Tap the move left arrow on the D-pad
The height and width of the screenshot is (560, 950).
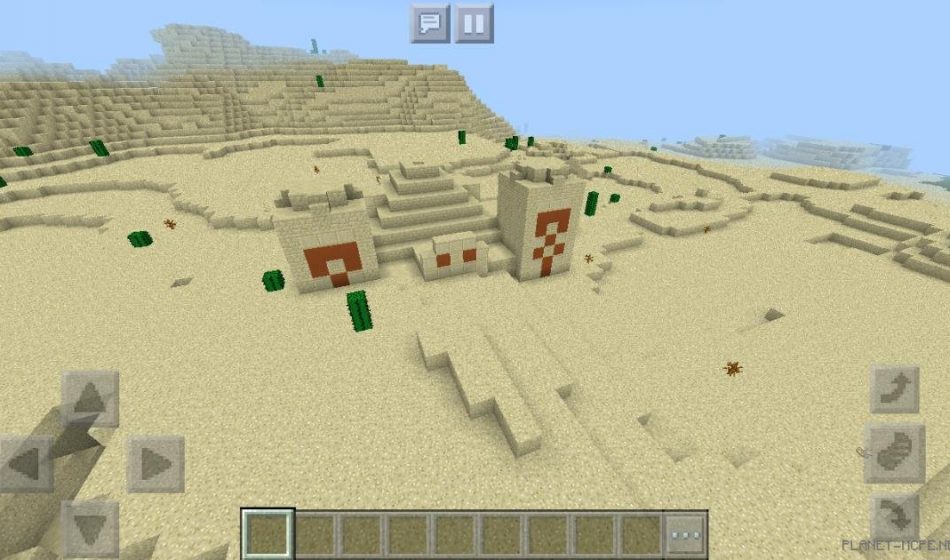(x=26, y=464)
